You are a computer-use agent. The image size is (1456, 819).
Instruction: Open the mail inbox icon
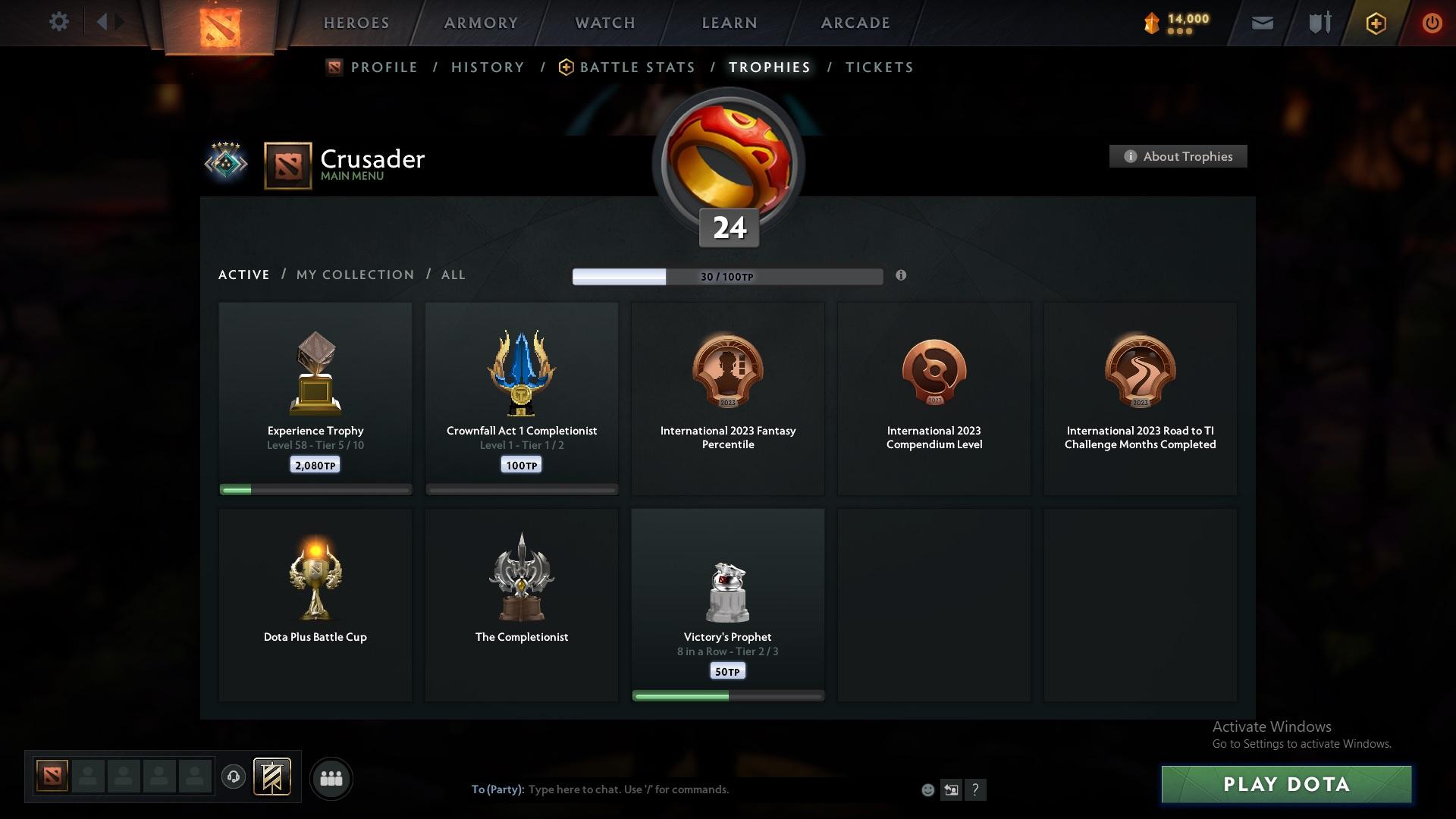pos(1262,23)
